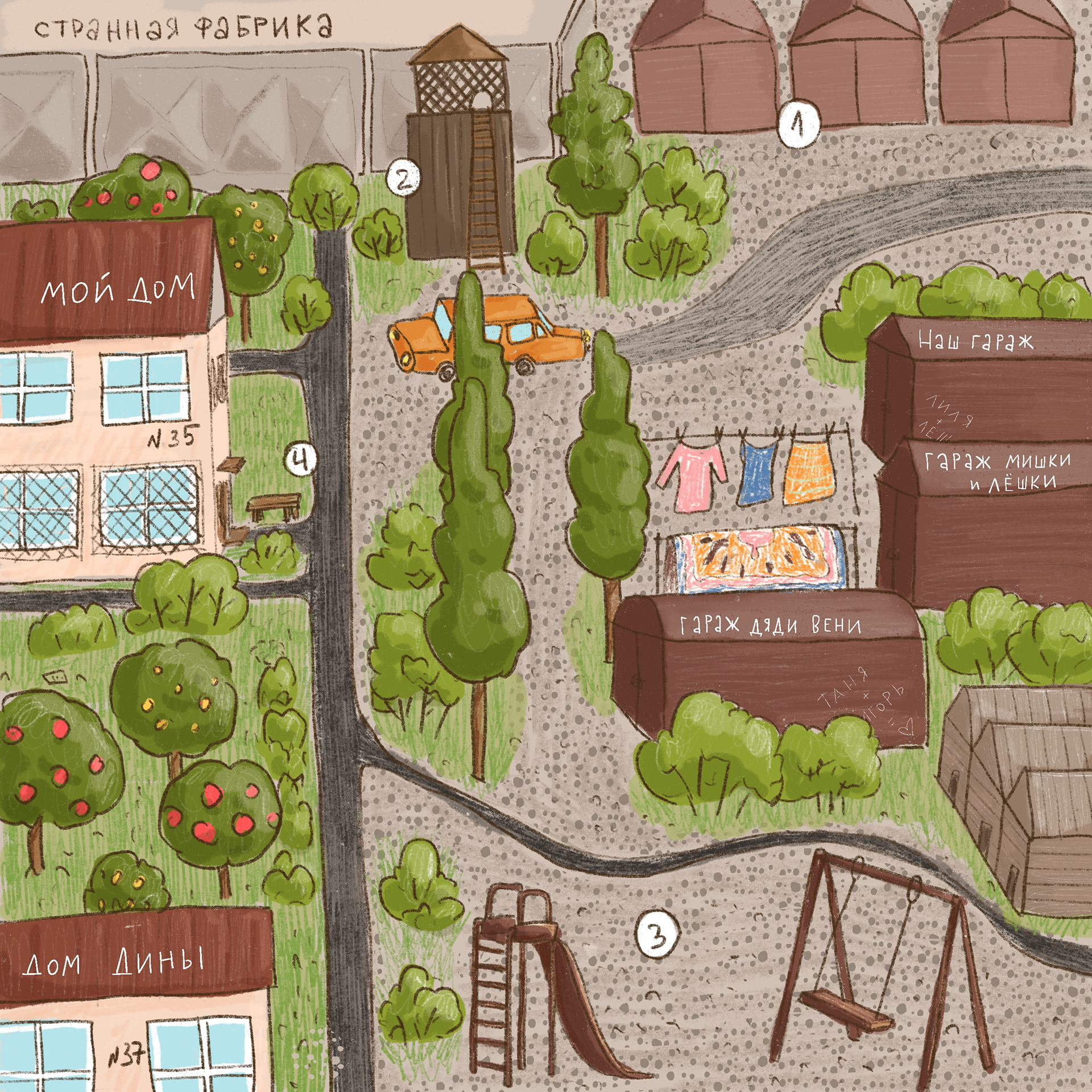Open numbered marker 2 beside the watchtower

tap(403, 178)
